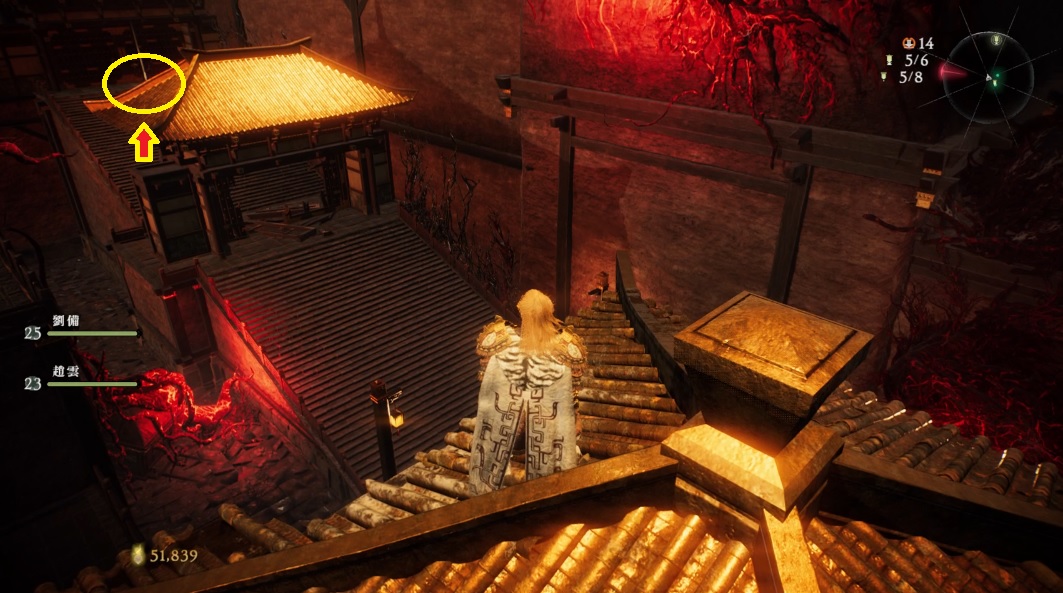
Task: Select the battle flag icon beside 5/6
Action: (888, 60)
